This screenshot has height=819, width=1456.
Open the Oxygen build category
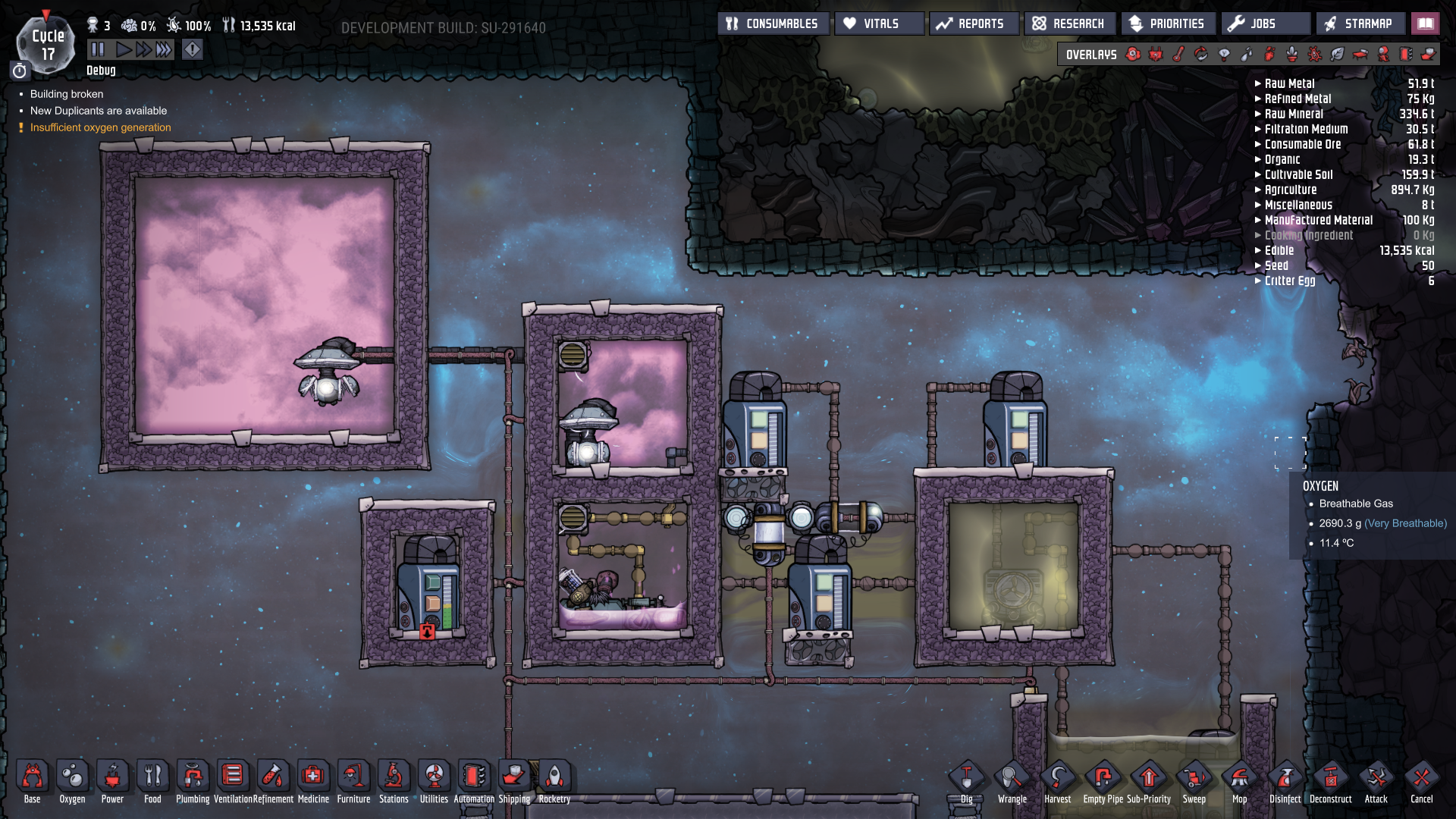click(72, 777)
